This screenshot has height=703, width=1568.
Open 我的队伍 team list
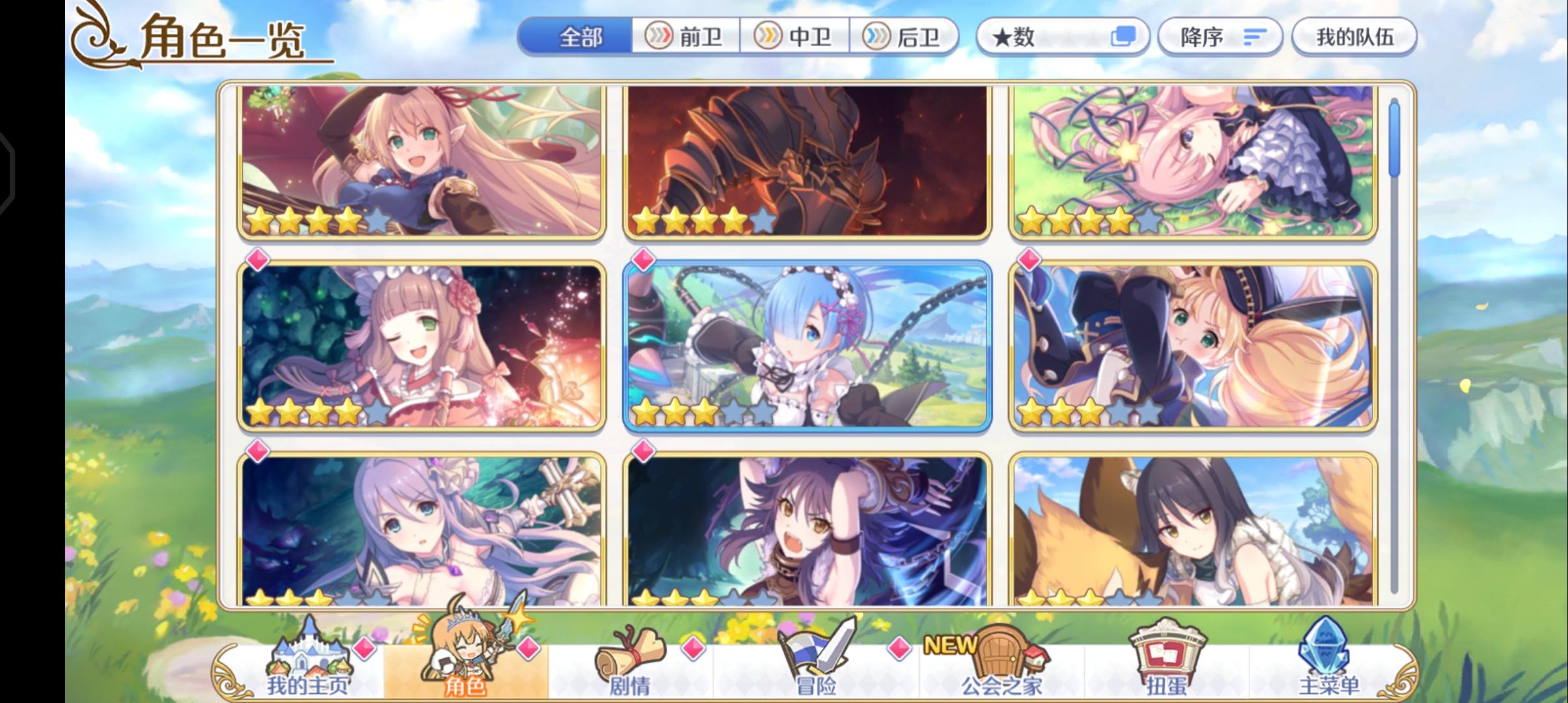pos(1354,37)
